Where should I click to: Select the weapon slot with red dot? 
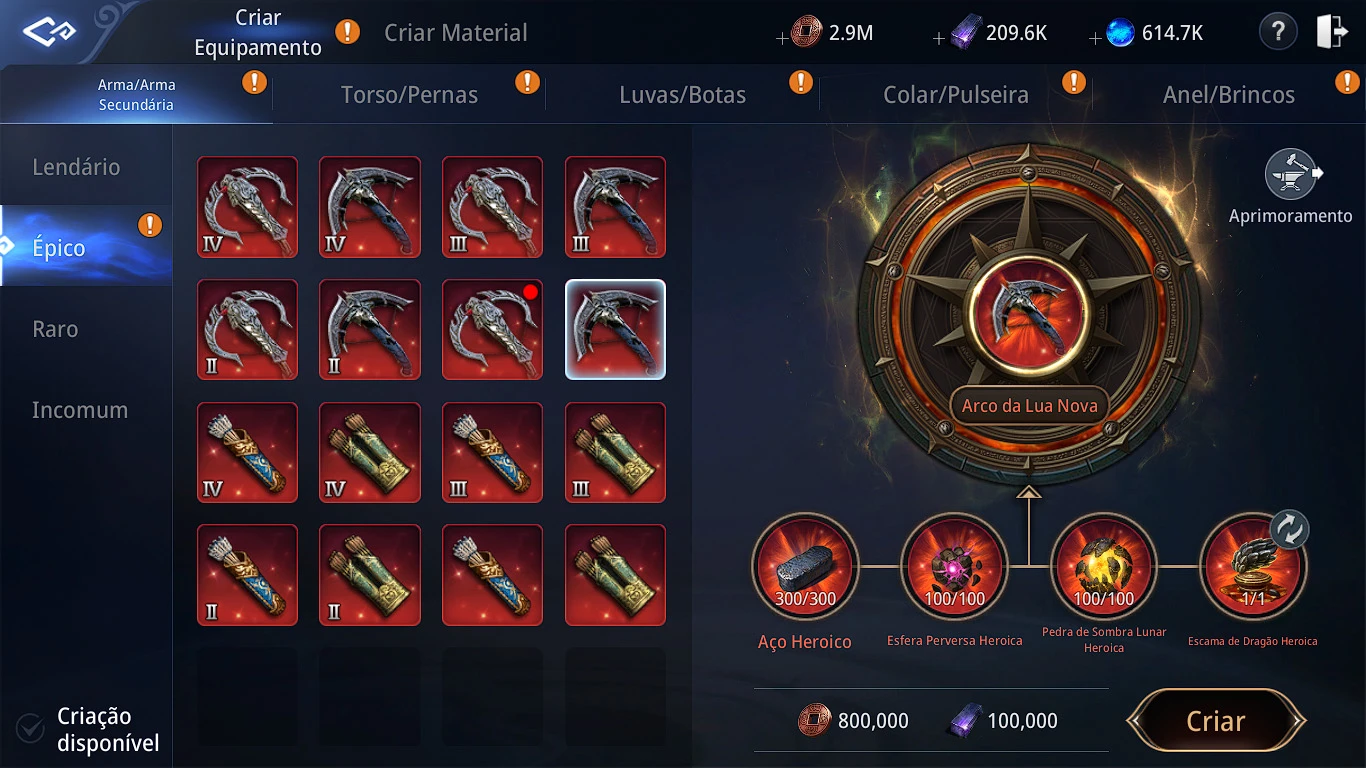(x=492, y=329)
